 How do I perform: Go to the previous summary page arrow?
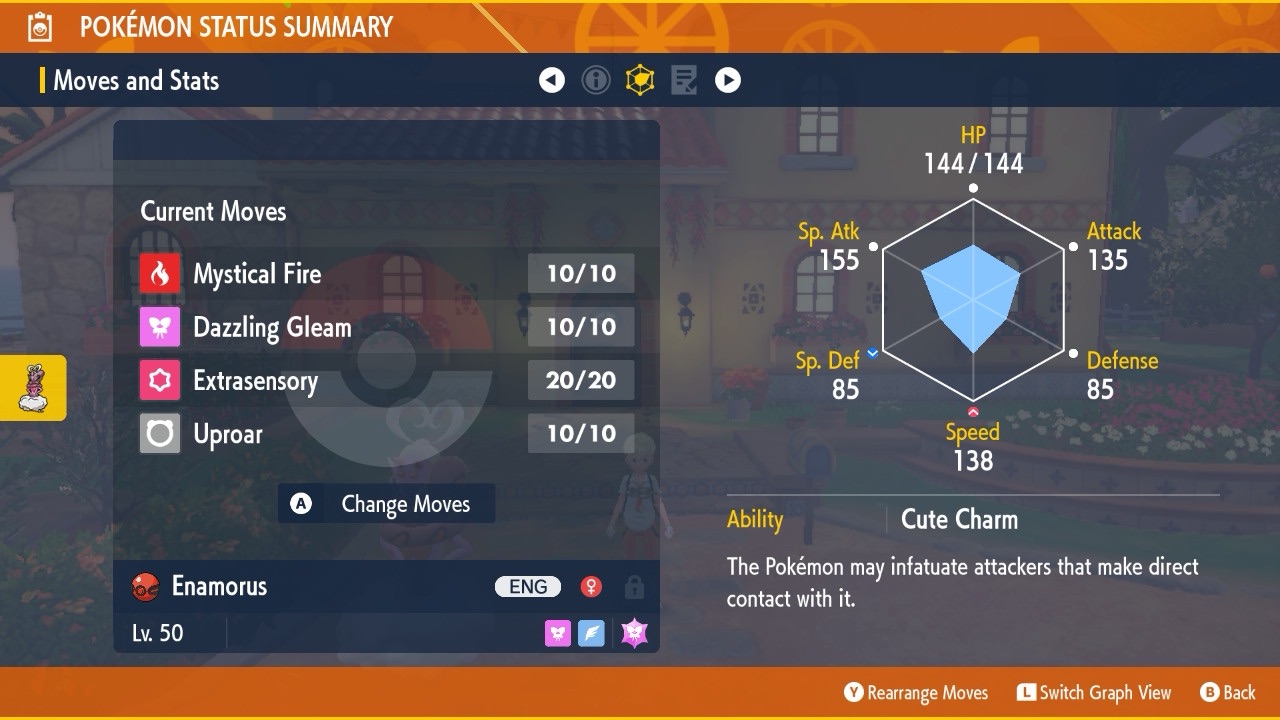[552, 80]
